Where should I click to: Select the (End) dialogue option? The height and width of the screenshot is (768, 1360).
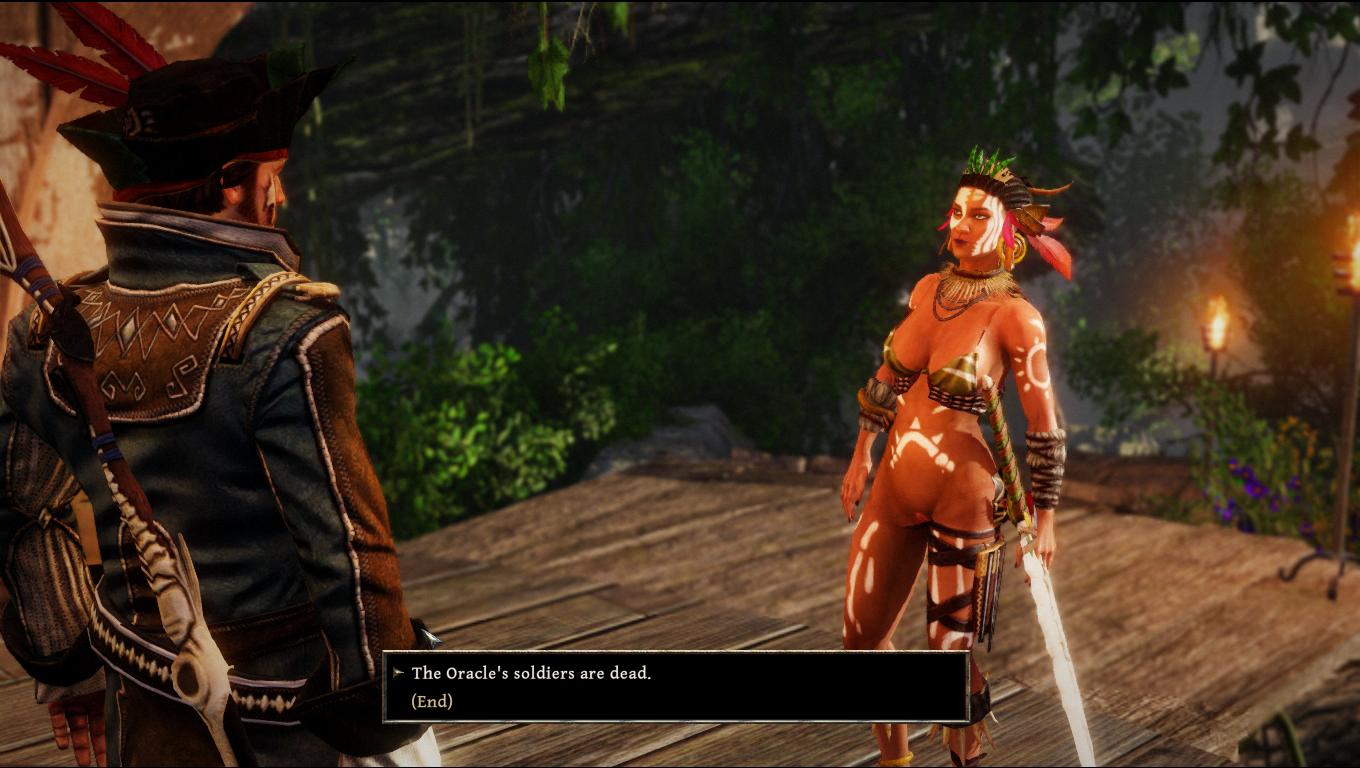pyautogui.click(x=432, y=701)
